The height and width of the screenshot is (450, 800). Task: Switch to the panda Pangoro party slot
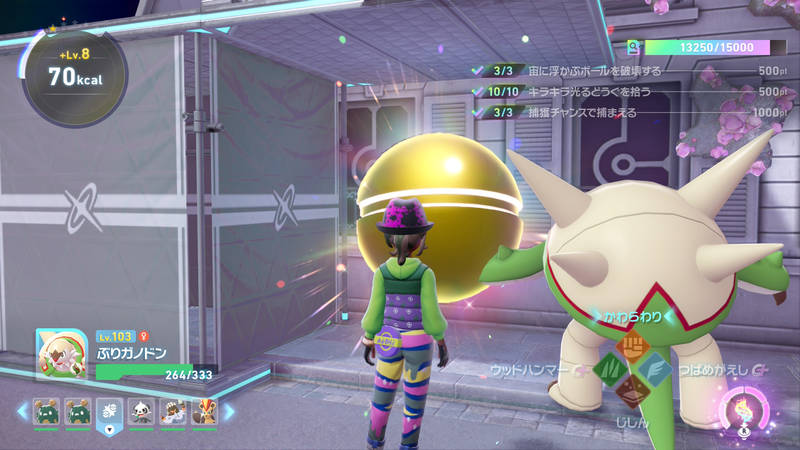(142, 411)
